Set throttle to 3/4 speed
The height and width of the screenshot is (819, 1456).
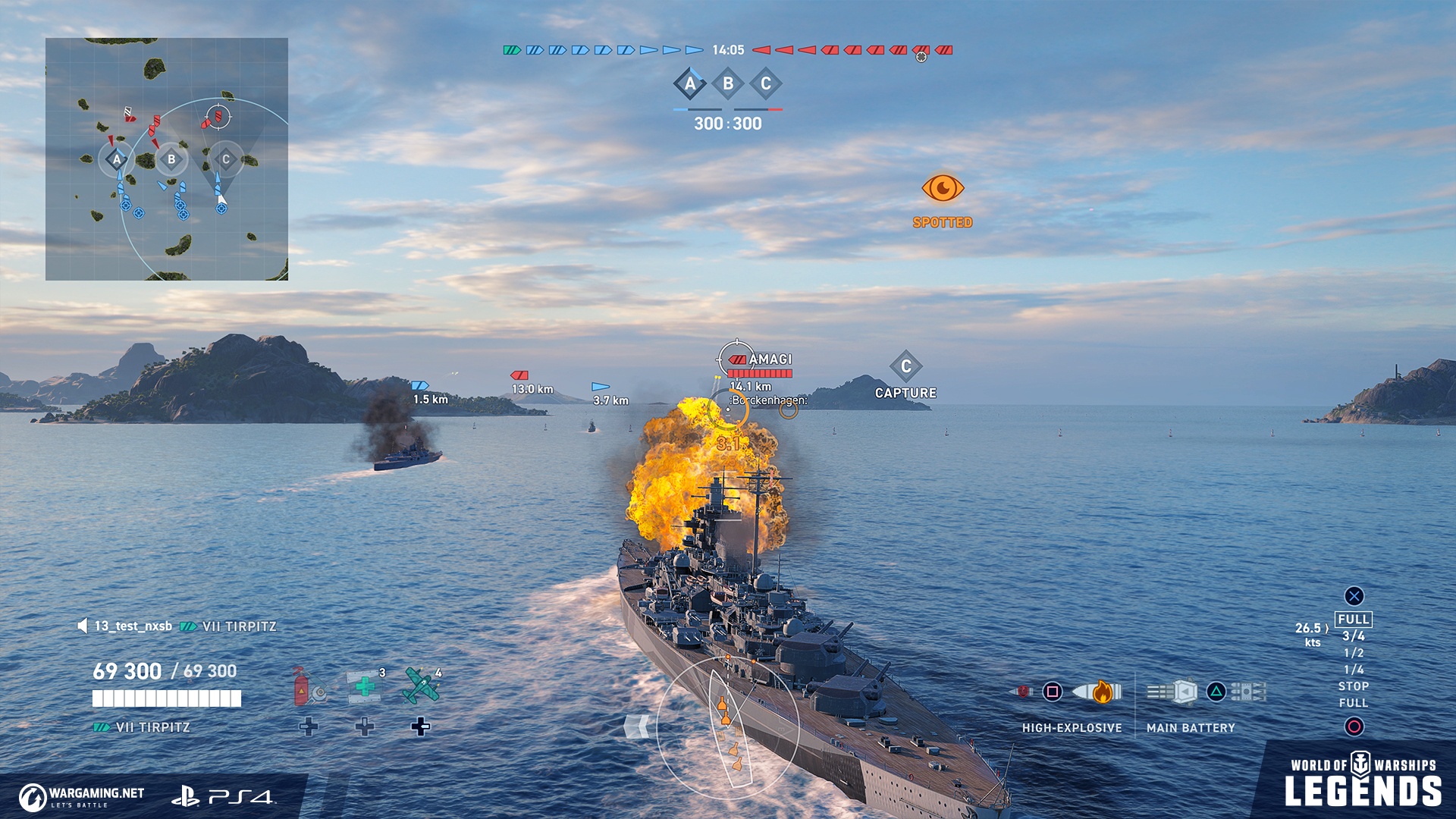(1354, 636)
